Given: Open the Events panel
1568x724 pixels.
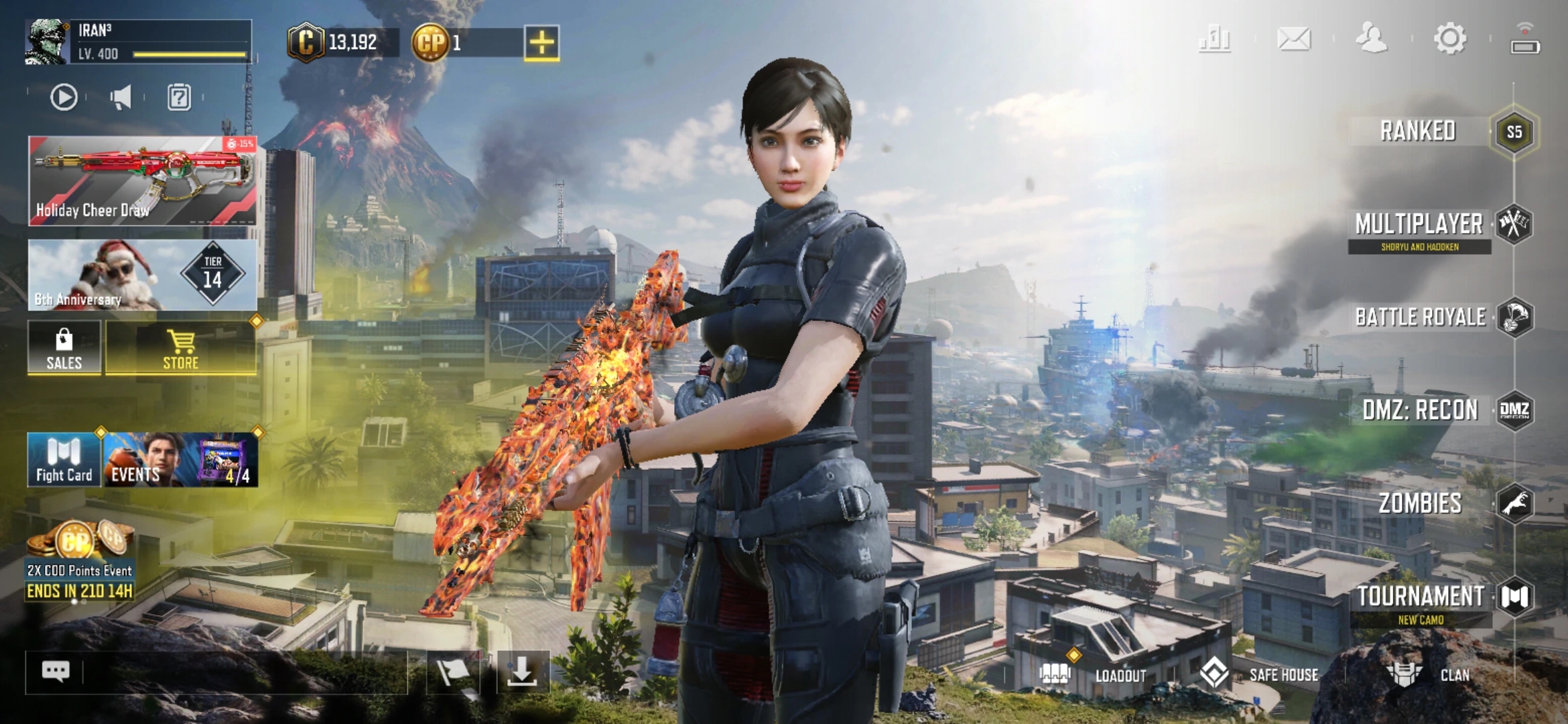Looking at the screenshot, I should point(180,460).
